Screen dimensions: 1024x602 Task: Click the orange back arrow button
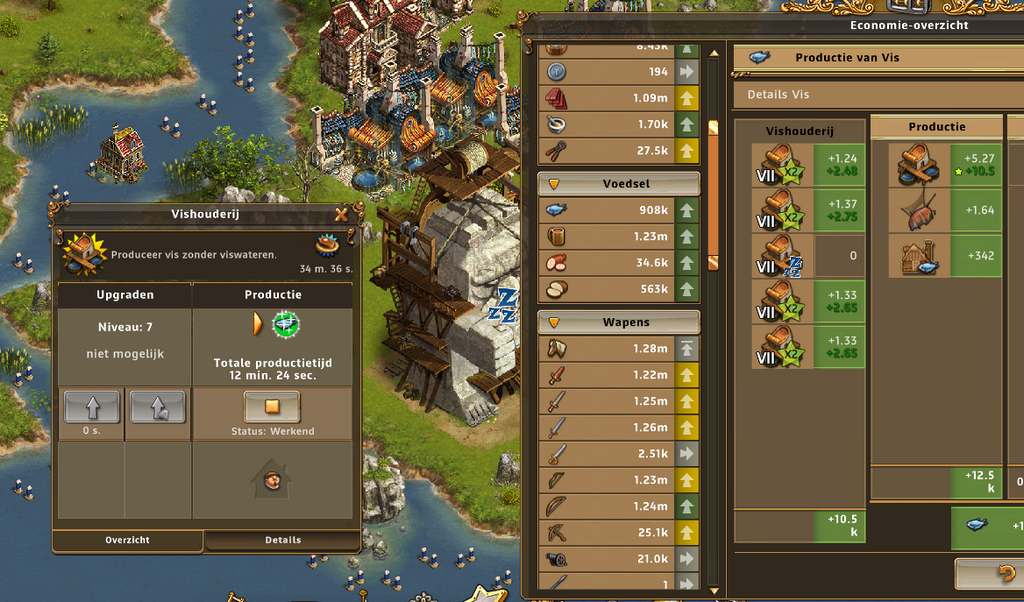tap(986, 574)
